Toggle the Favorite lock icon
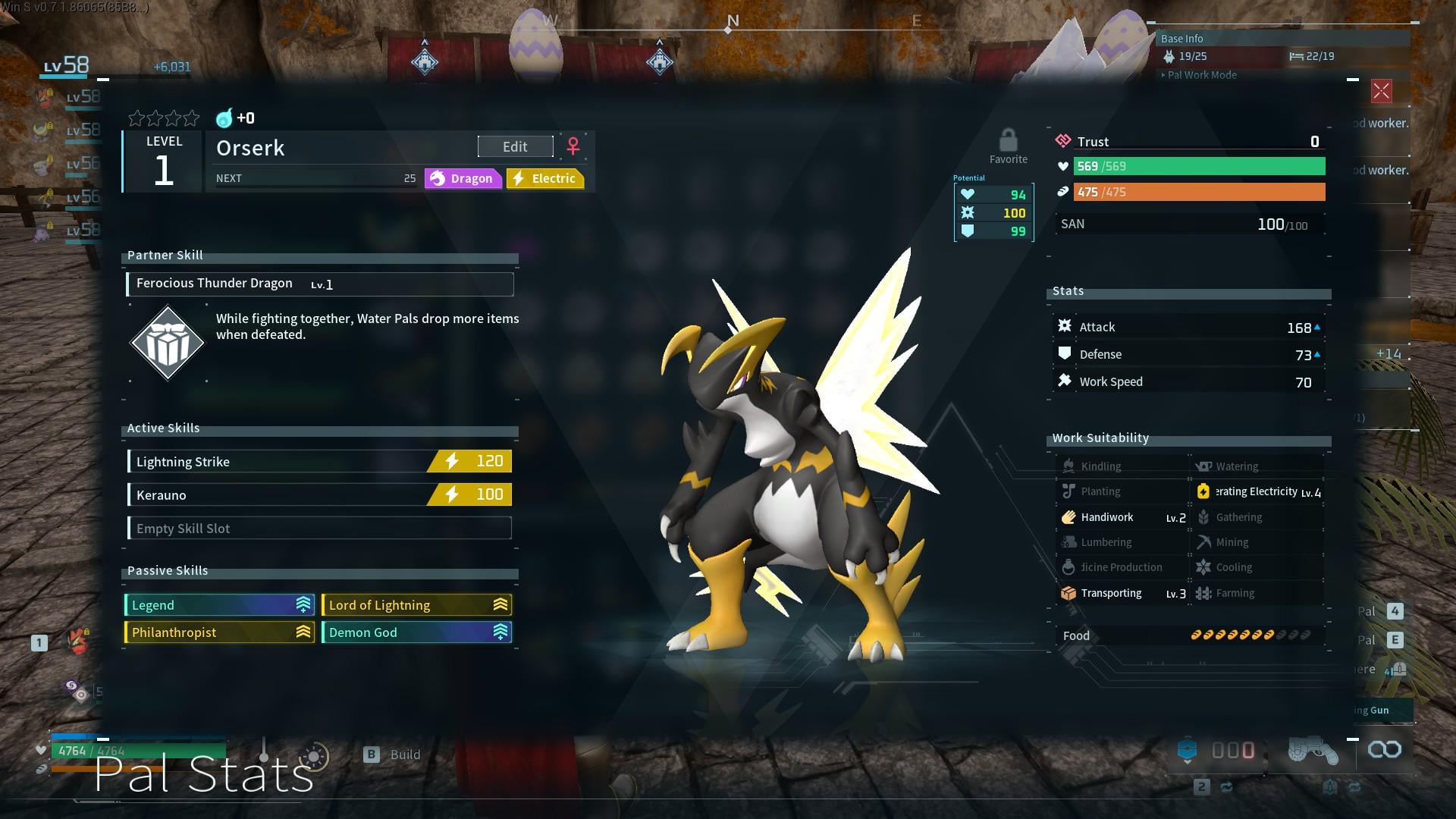 [x=1008, y=141]
